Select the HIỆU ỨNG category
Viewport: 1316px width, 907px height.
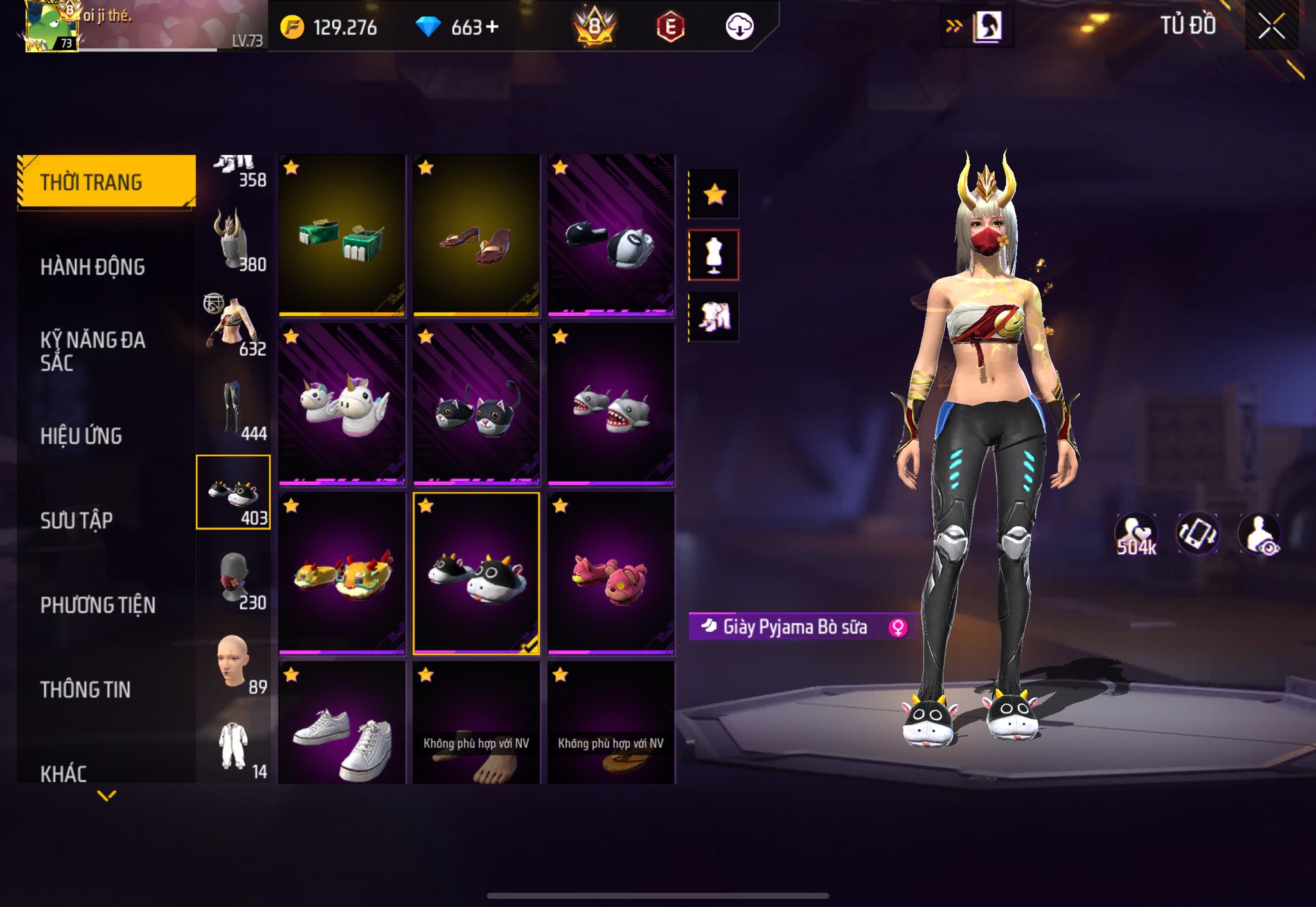click(x=82, y=436)
